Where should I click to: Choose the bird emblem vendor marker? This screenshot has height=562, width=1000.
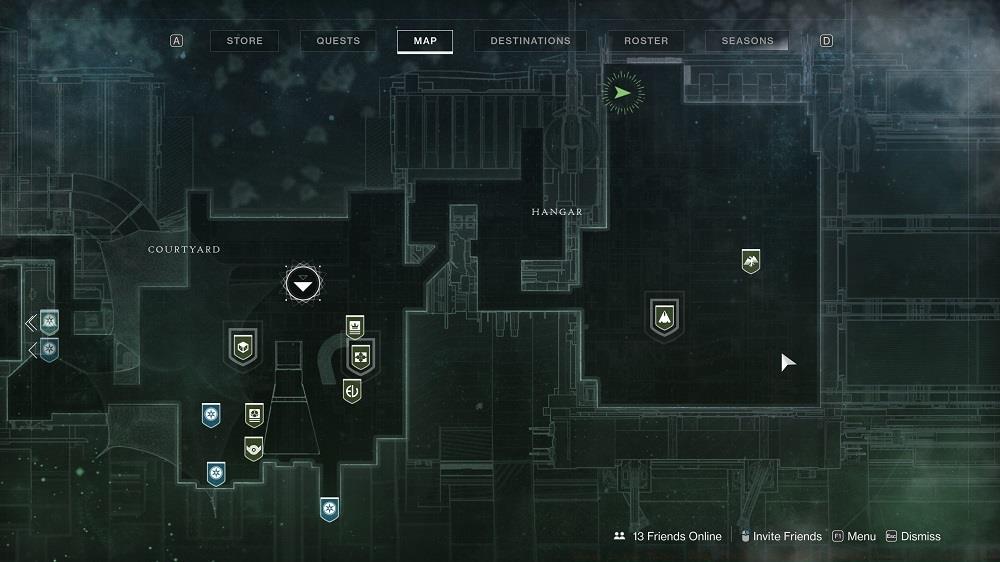[x=750, y=261]
